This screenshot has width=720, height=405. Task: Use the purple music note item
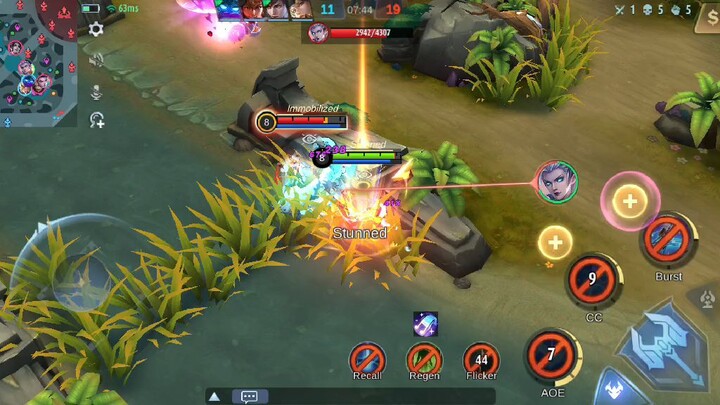(425, 323)
